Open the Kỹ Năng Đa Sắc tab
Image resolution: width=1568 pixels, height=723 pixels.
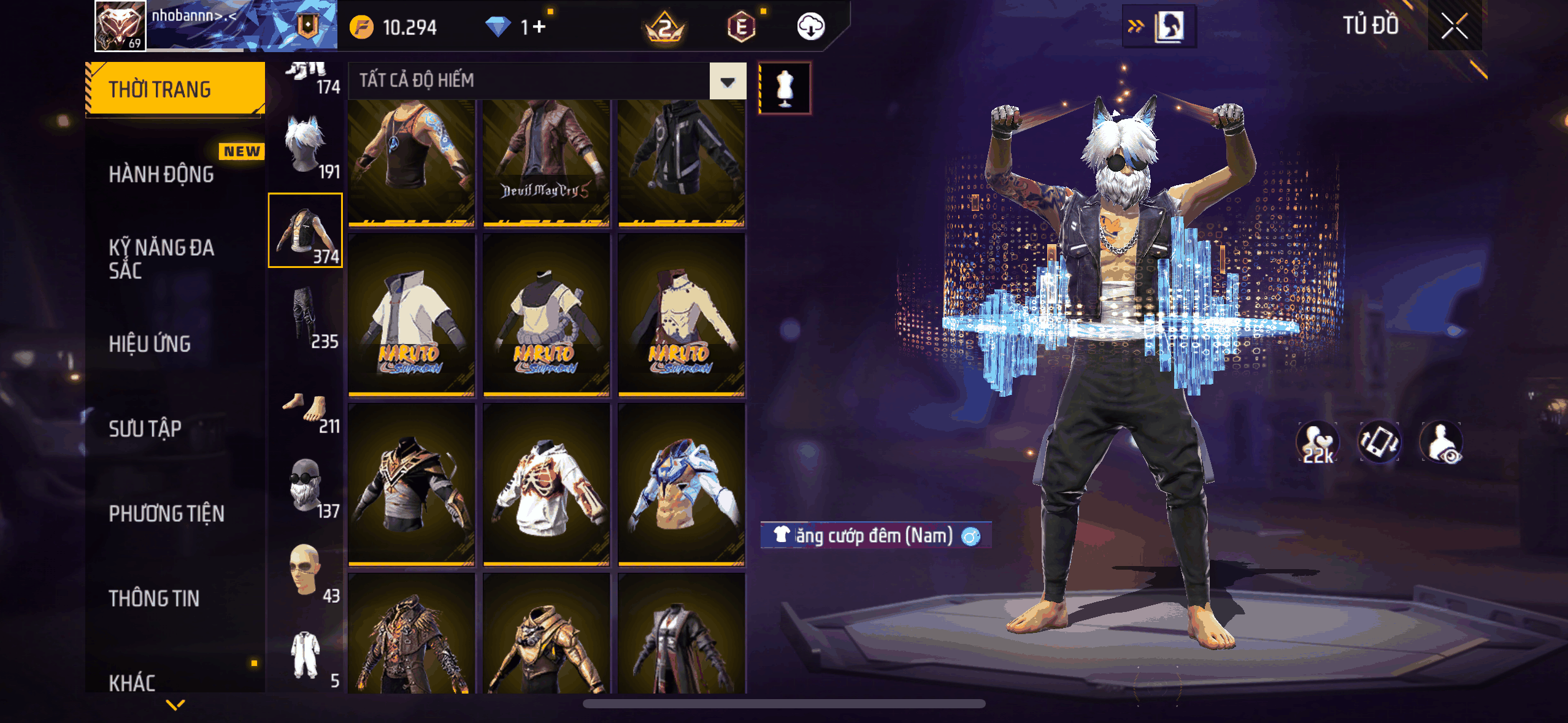161,258
